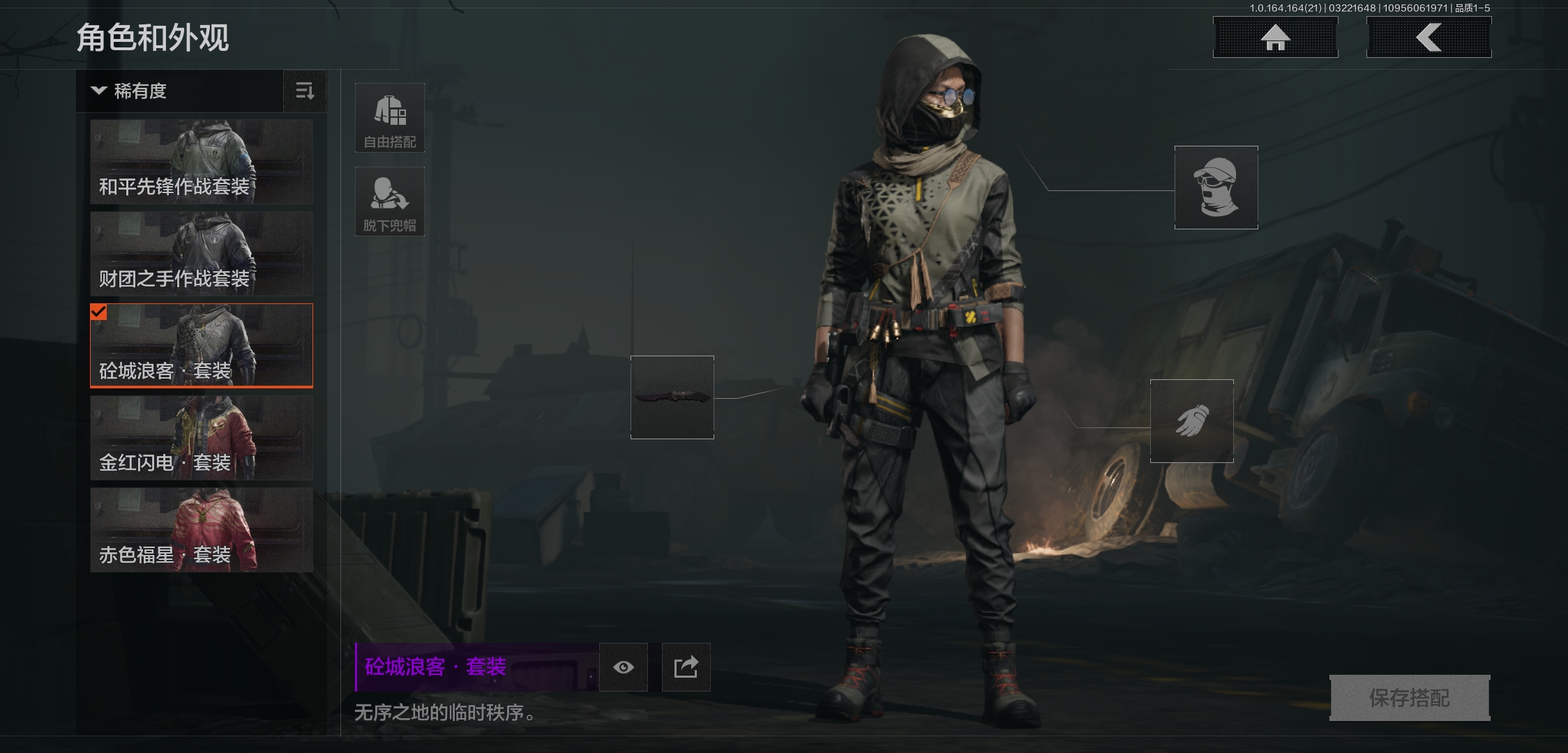Toggle the eye preview icon

point(624,667)
